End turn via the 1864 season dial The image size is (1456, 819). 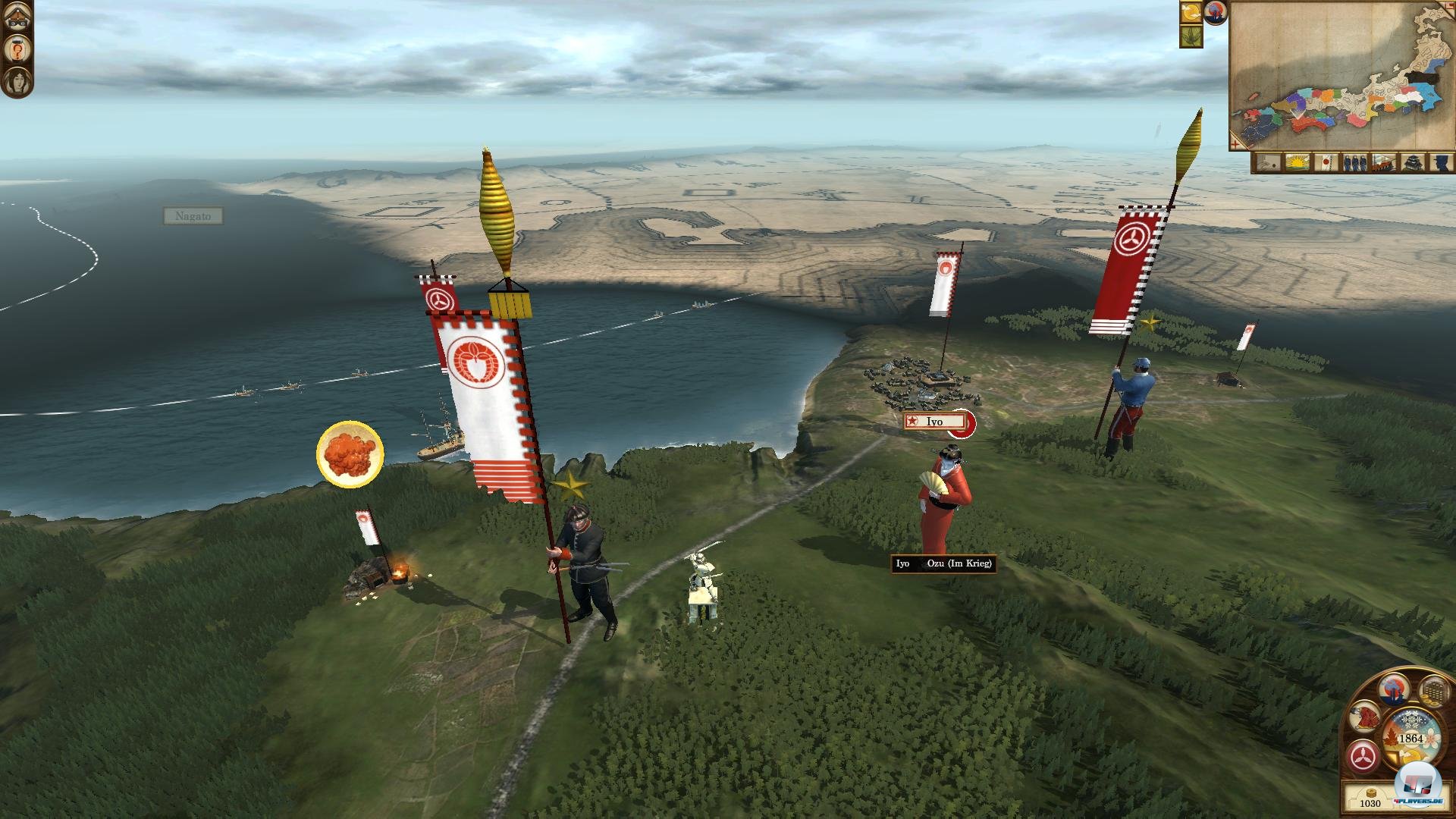[x=1410, y=738]
